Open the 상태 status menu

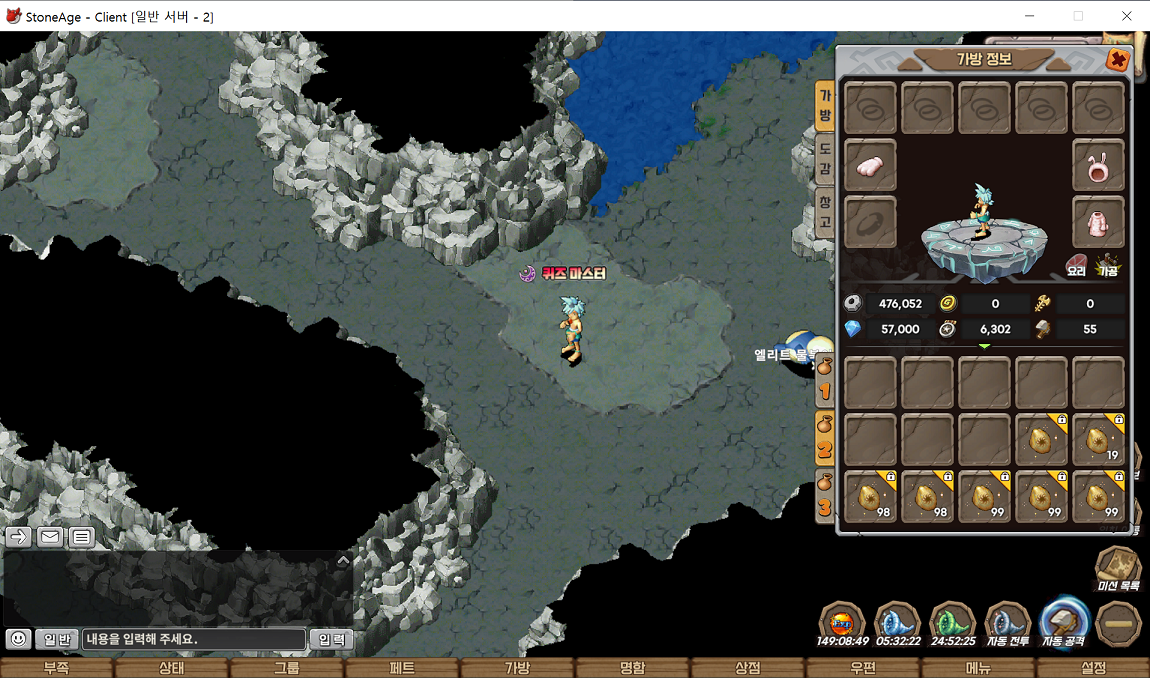171,668
